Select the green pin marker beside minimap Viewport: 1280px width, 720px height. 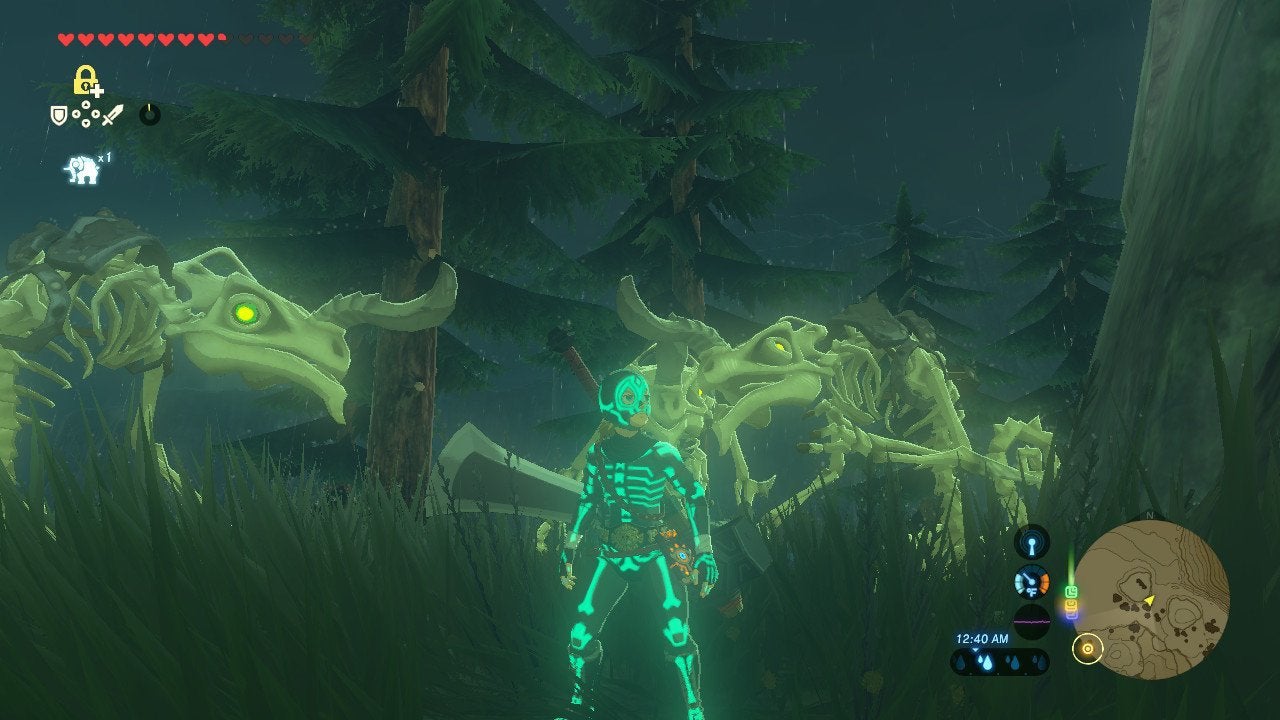pos(1071,592)
